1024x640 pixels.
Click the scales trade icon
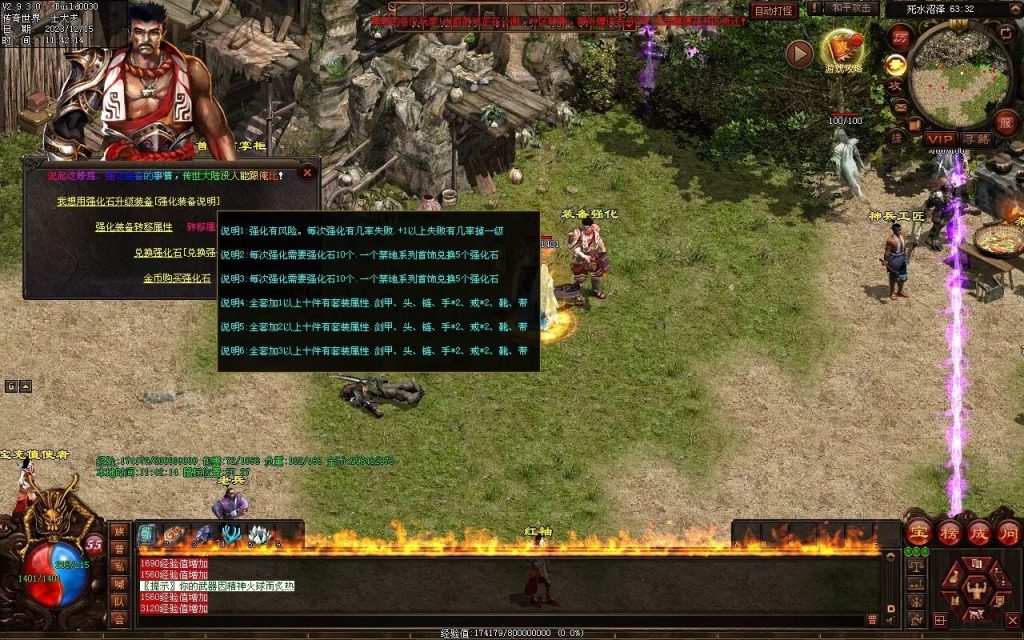[x=914, y=567]
